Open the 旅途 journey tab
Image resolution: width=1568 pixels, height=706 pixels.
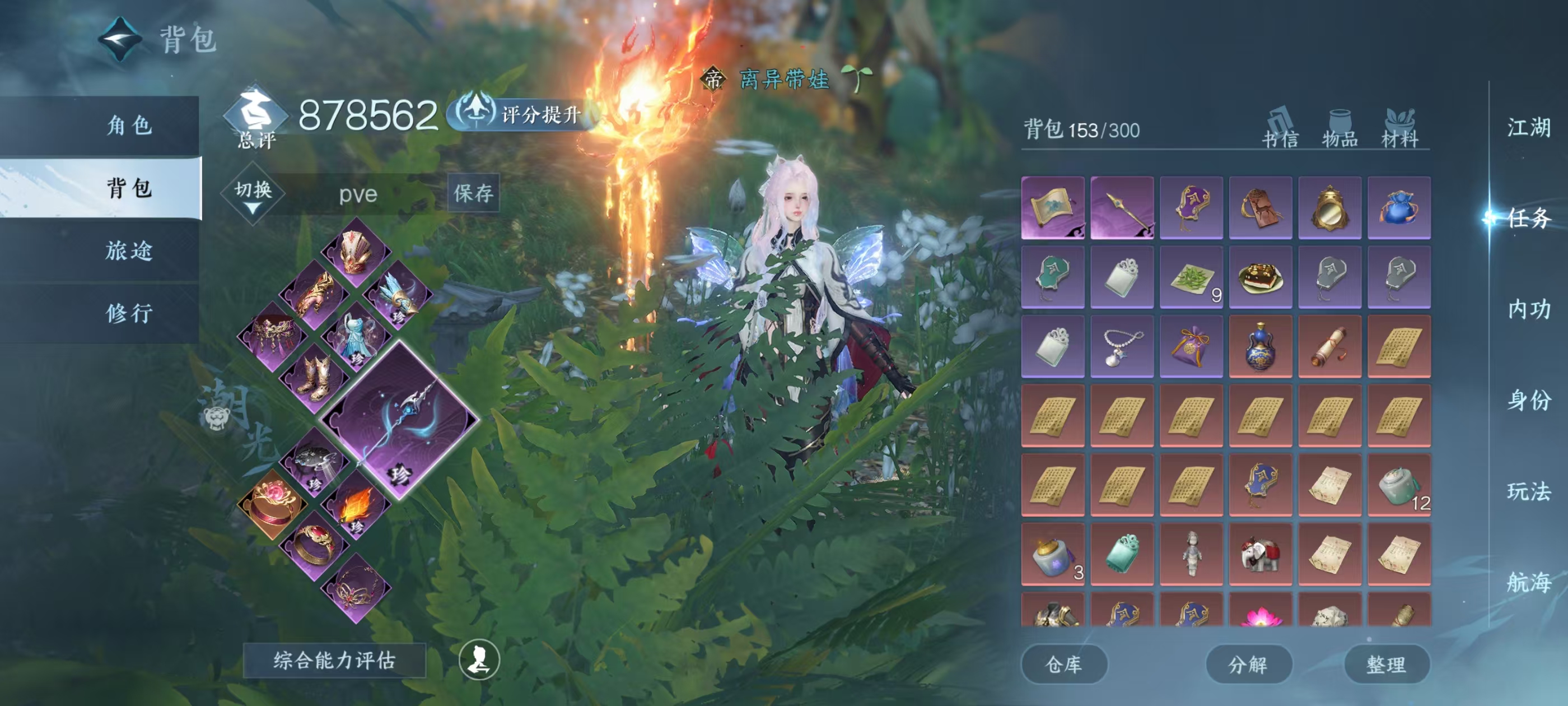pos(129,251)
